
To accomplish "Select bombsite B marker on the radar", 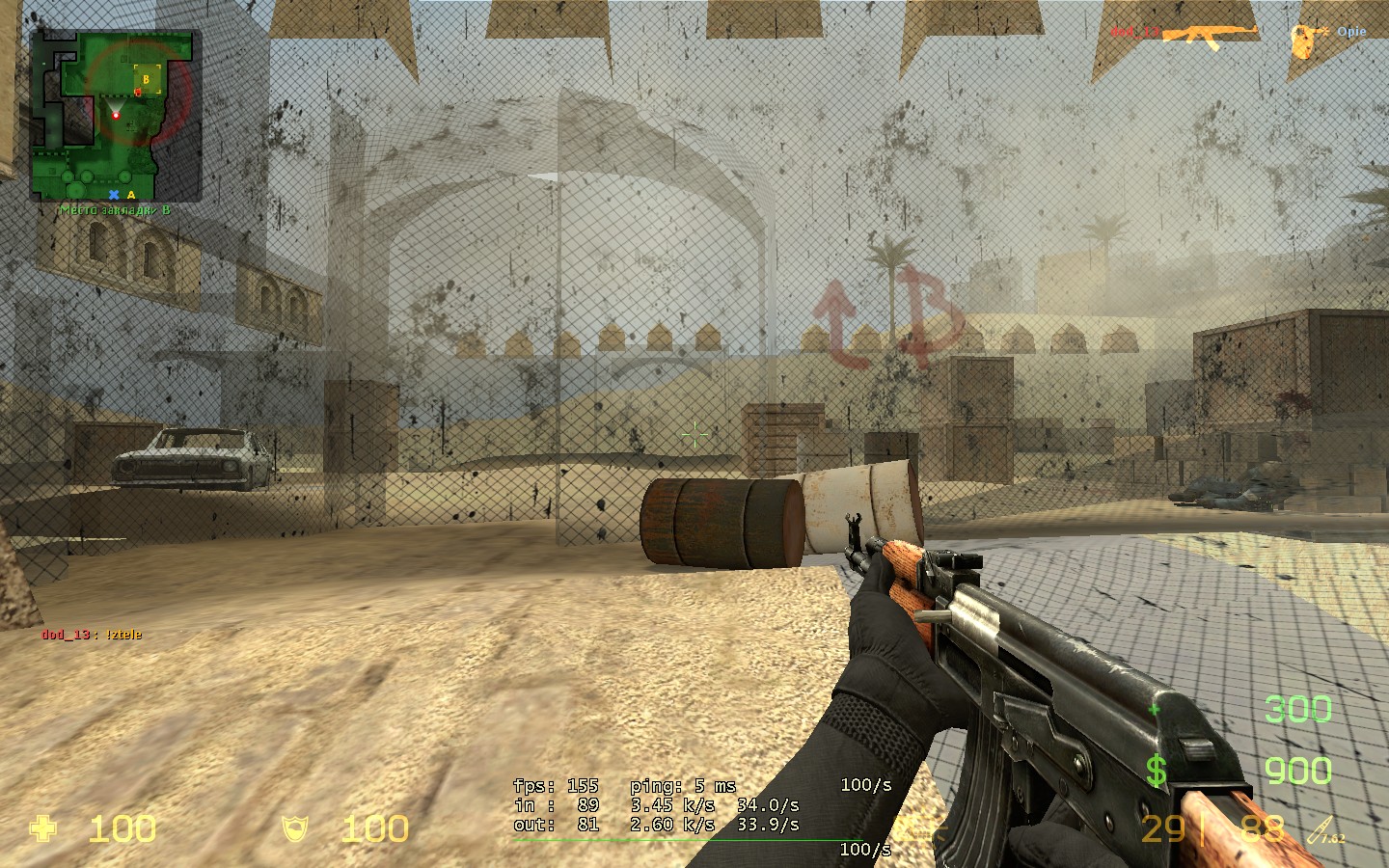I will coord(147,79).
